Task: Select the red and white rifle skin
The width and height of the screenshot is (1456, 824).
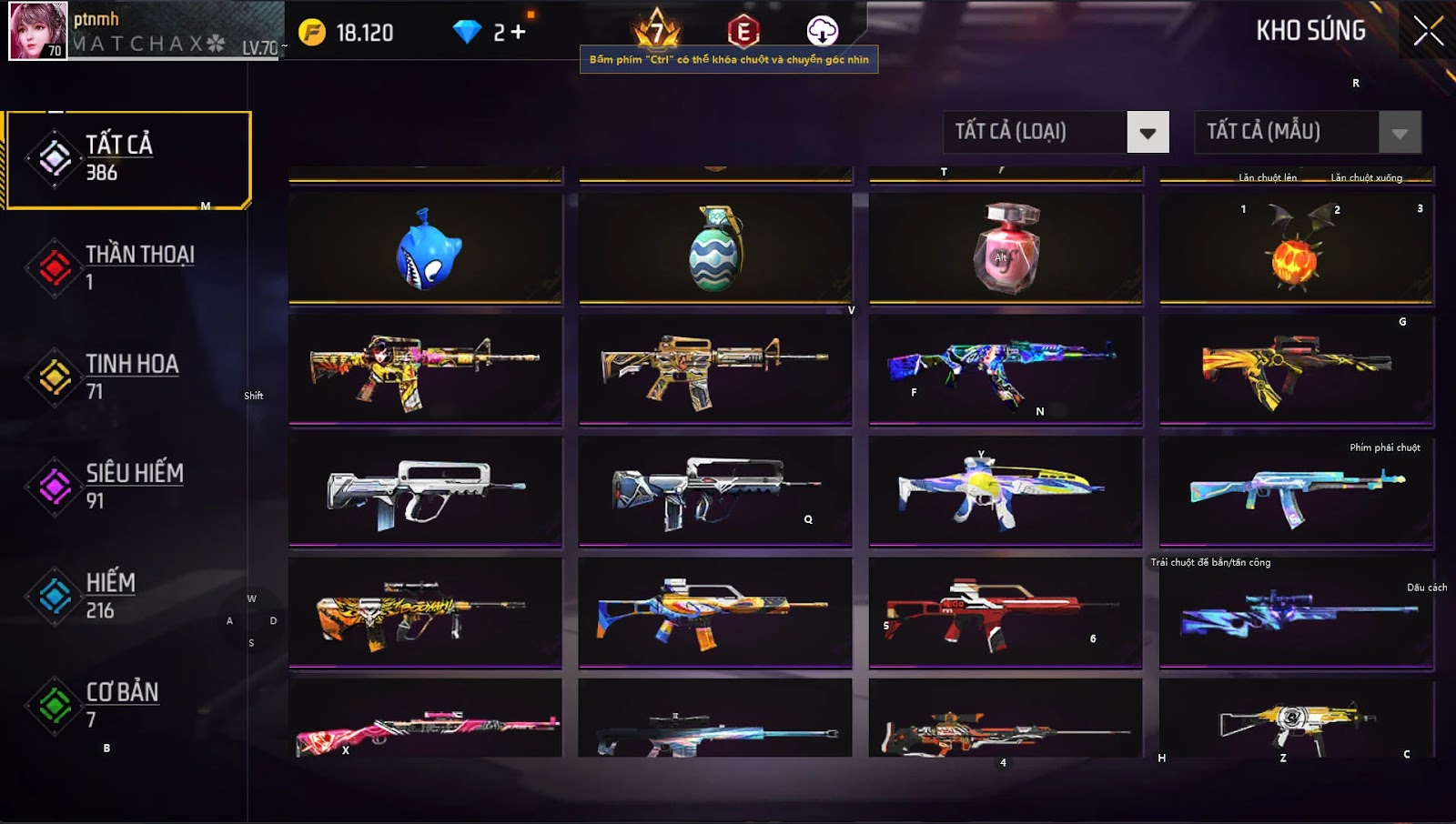Action: point(1006,612)
